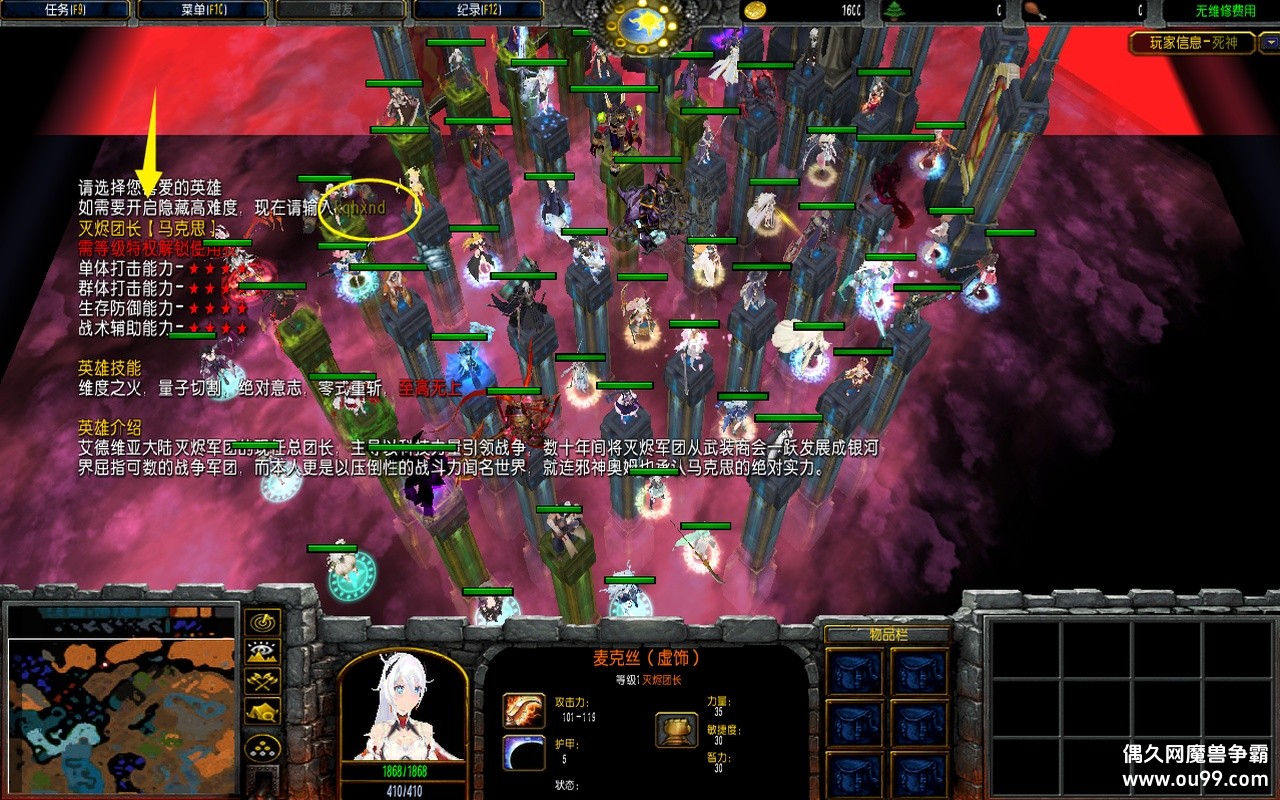The height and width of the screenshot is (800, 1280).
Task: Click the hero attributes icon
Action: [676, 729]
